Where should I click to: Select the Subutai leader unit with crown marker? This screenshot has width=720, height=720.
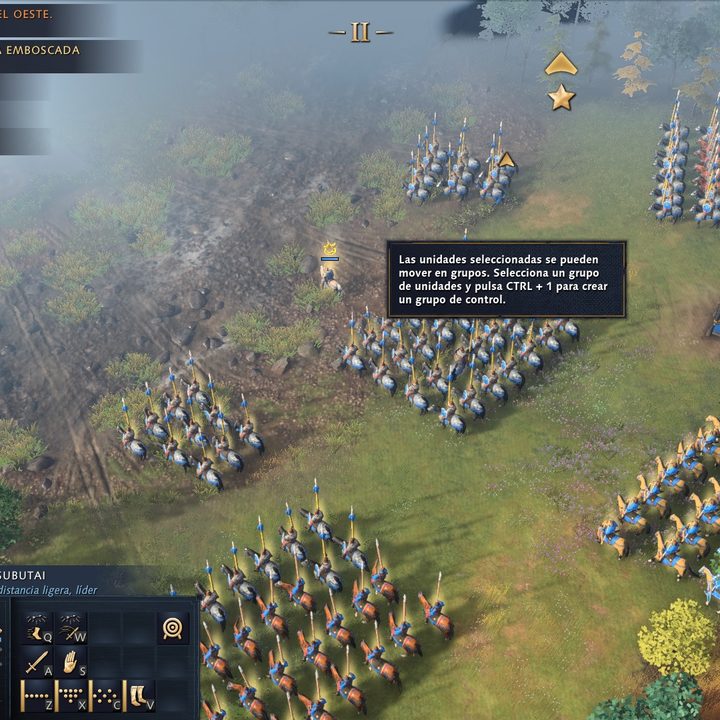coord(328,272)
